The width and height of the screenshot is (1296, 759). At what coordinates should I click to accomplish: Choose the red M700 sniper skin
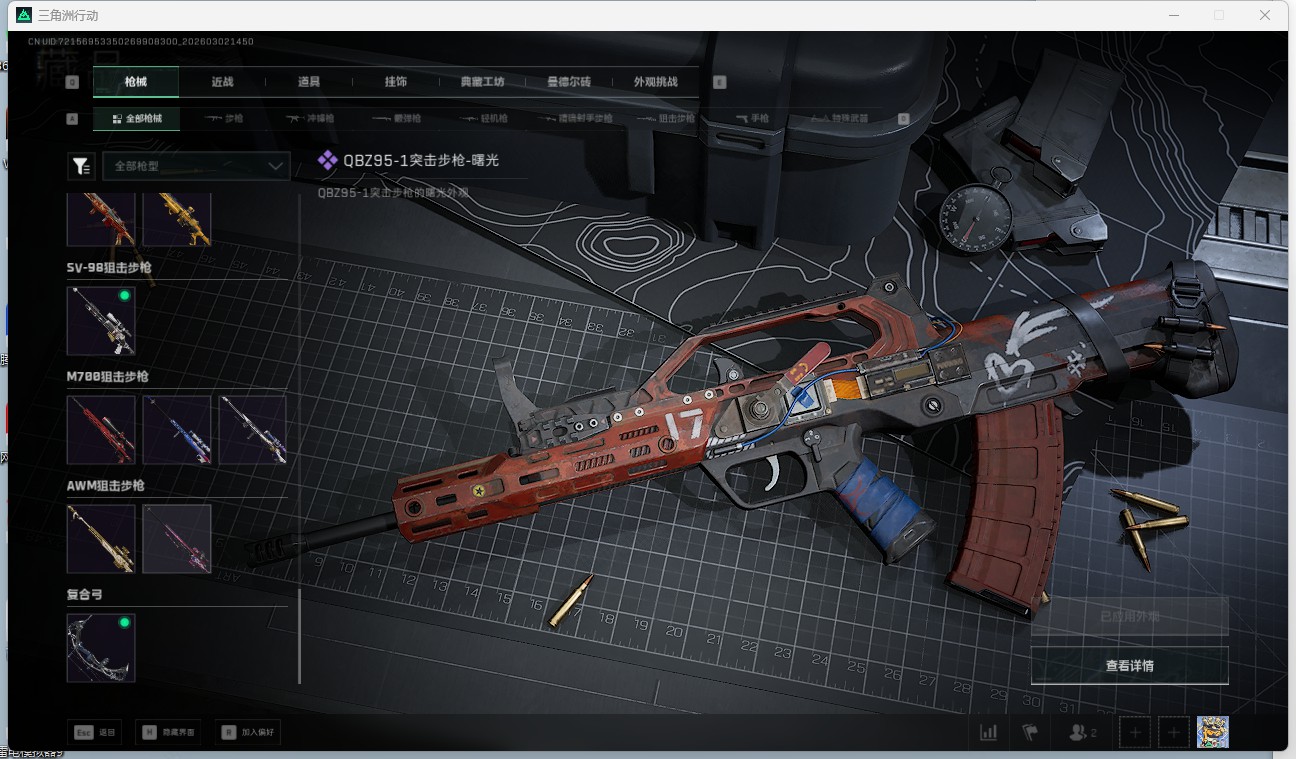click(x=101, y=430)
